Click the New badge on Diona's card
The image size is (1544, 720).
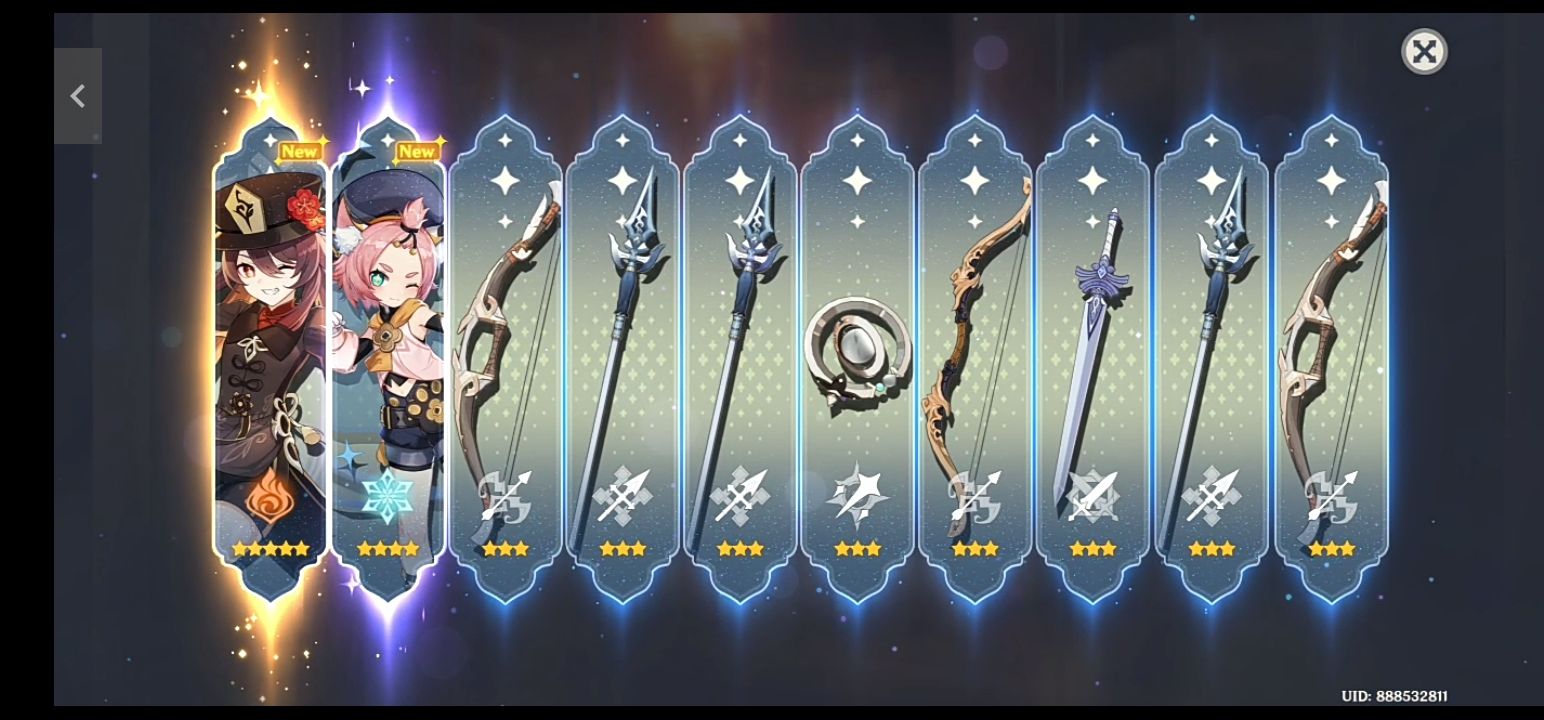click(416, 151)
